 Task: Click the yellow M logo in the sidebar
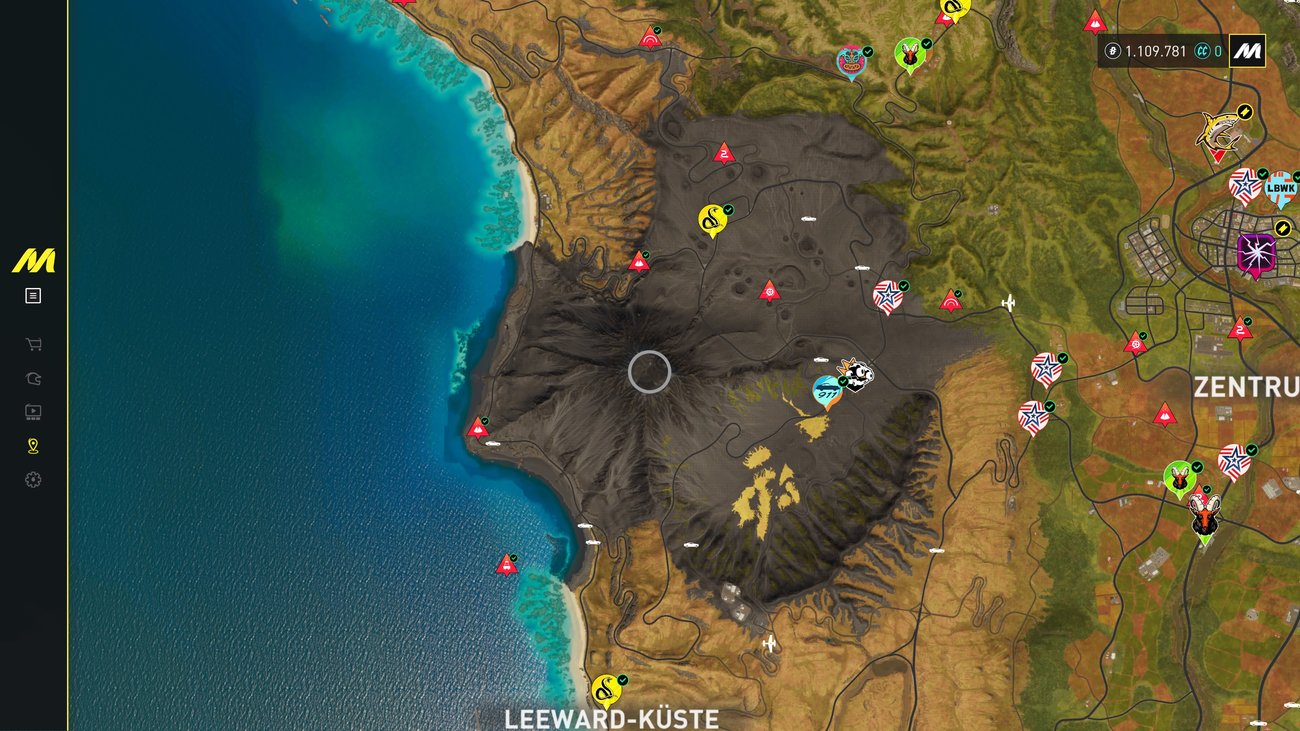pos(34,262)
